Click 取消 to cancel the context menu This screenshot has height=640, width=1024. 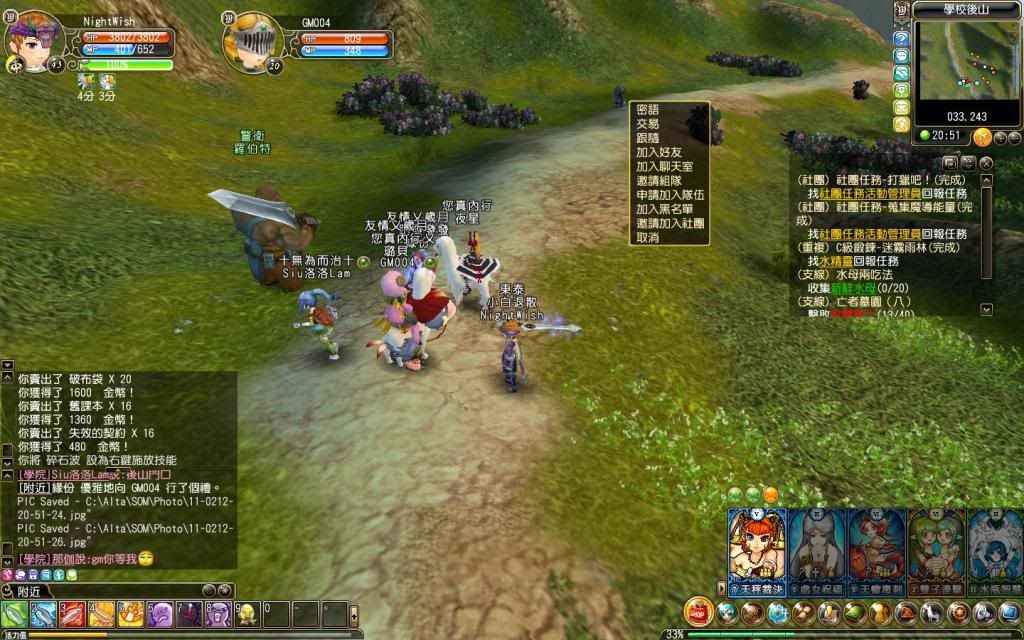tap(648, 238)
